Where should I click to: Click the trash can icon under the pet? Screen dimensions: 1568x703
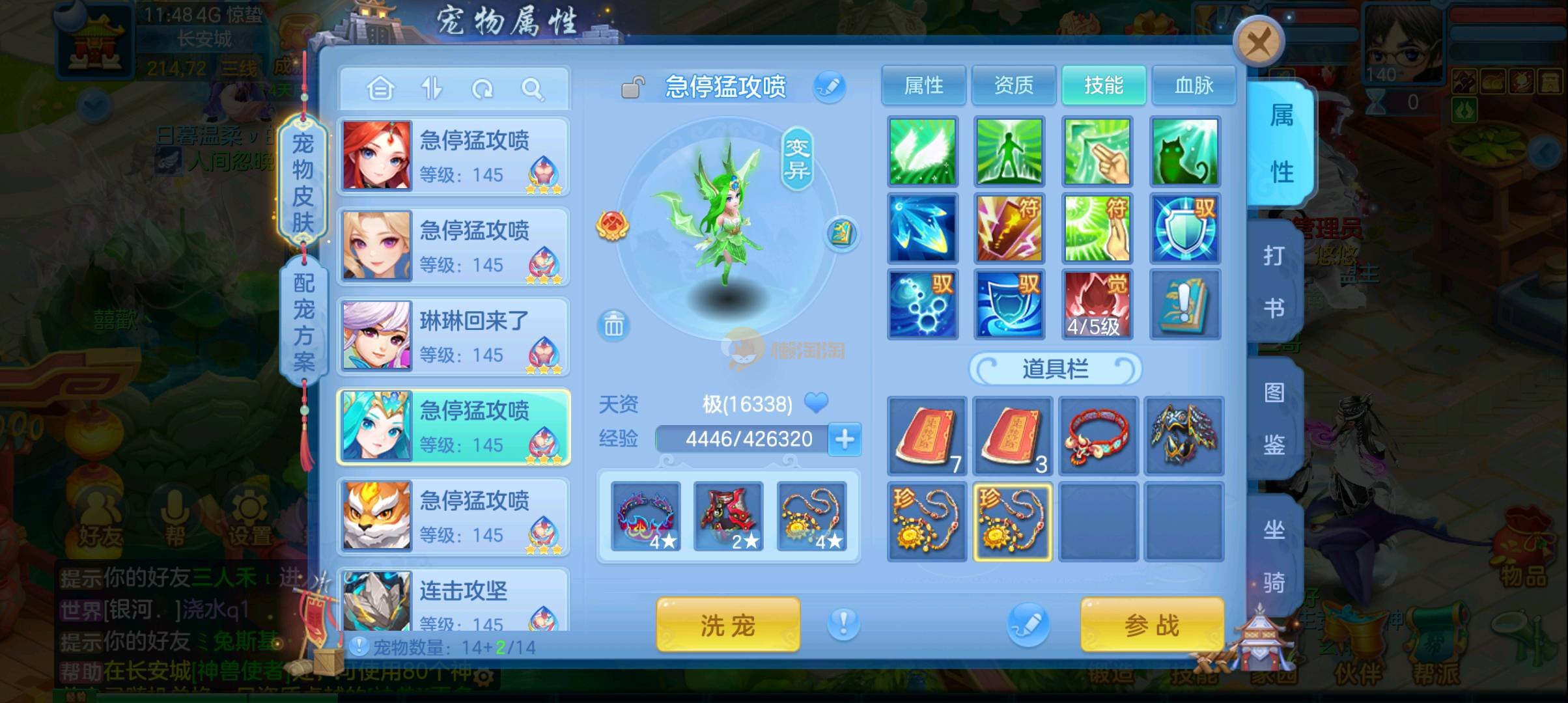coord(613,325)
